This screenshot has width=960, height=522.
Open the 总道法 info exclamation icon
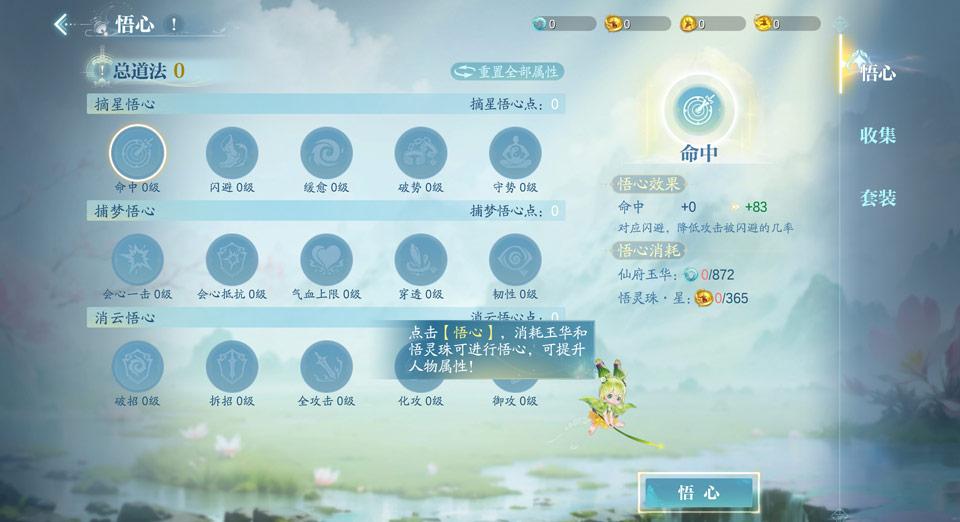(100, 70)
